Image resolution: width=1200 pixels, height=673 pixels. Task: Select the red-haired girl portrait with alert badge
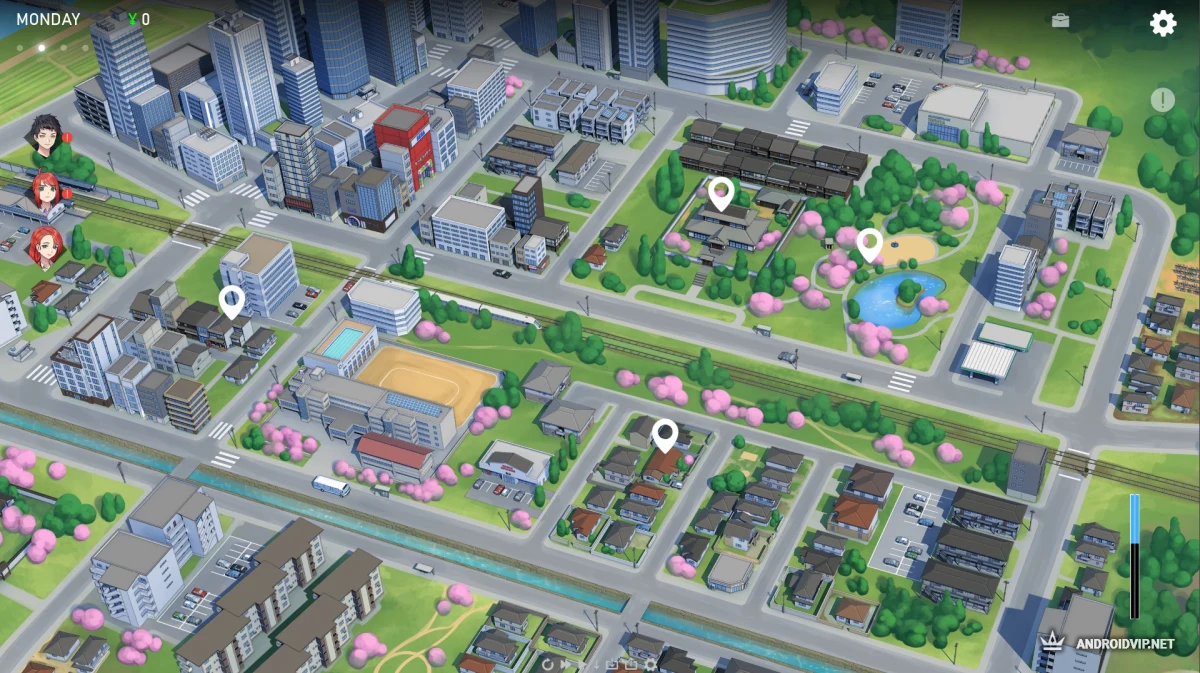click(47, 189)
